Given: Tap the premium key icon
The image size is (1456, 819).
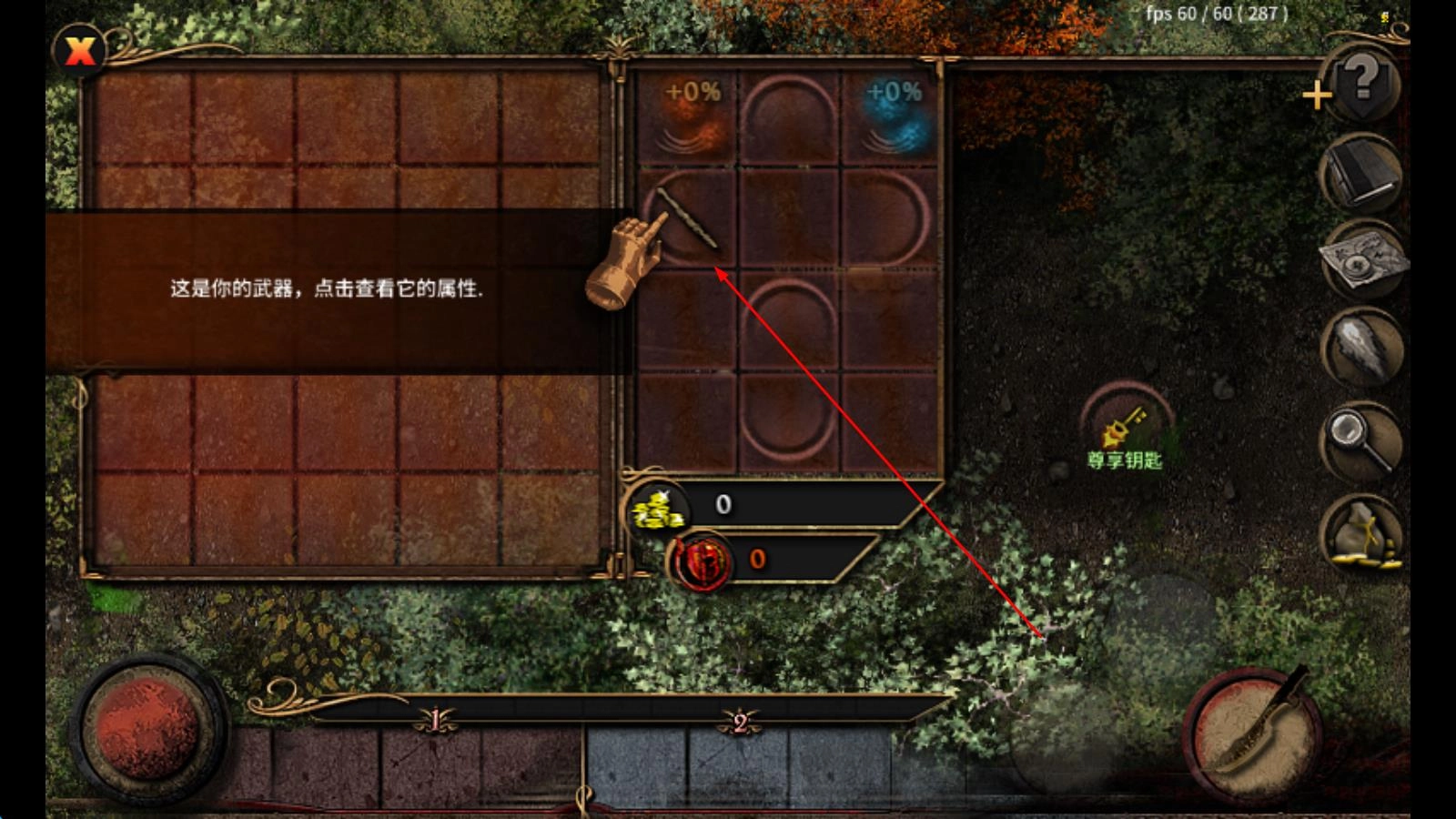Looking at the screenshot, I should pyautogui.click(x=1126, y=423).
